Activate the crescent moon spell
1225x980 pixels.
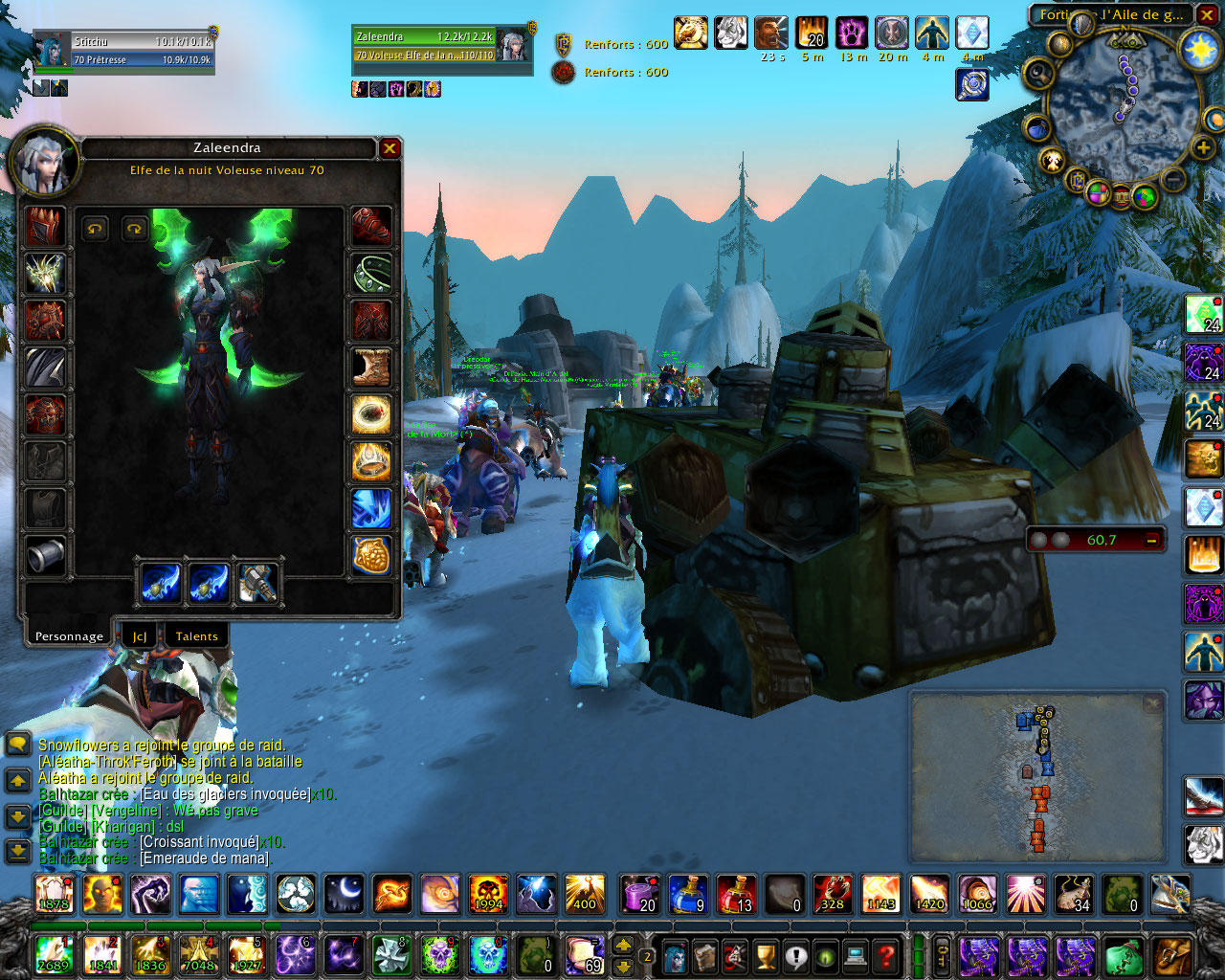344,894
